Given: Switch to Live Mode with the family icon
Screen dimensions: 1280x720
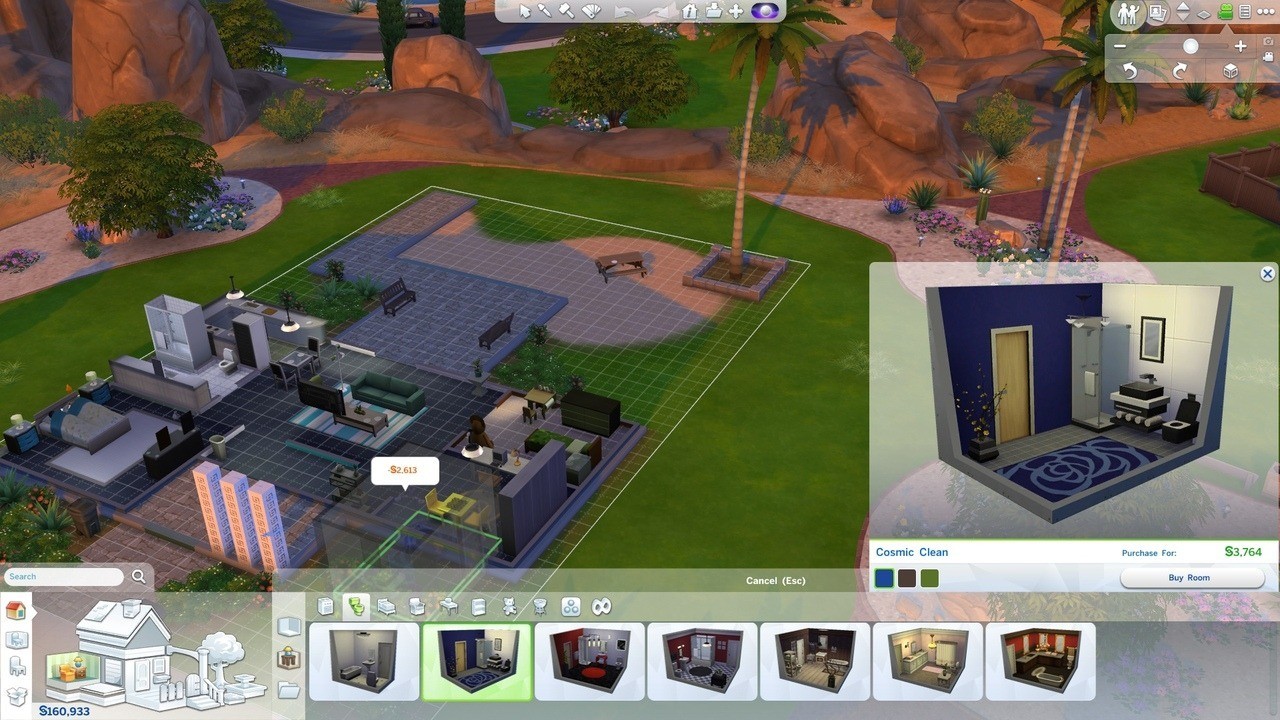Looking at the screenshot, I should point(1128,12).
